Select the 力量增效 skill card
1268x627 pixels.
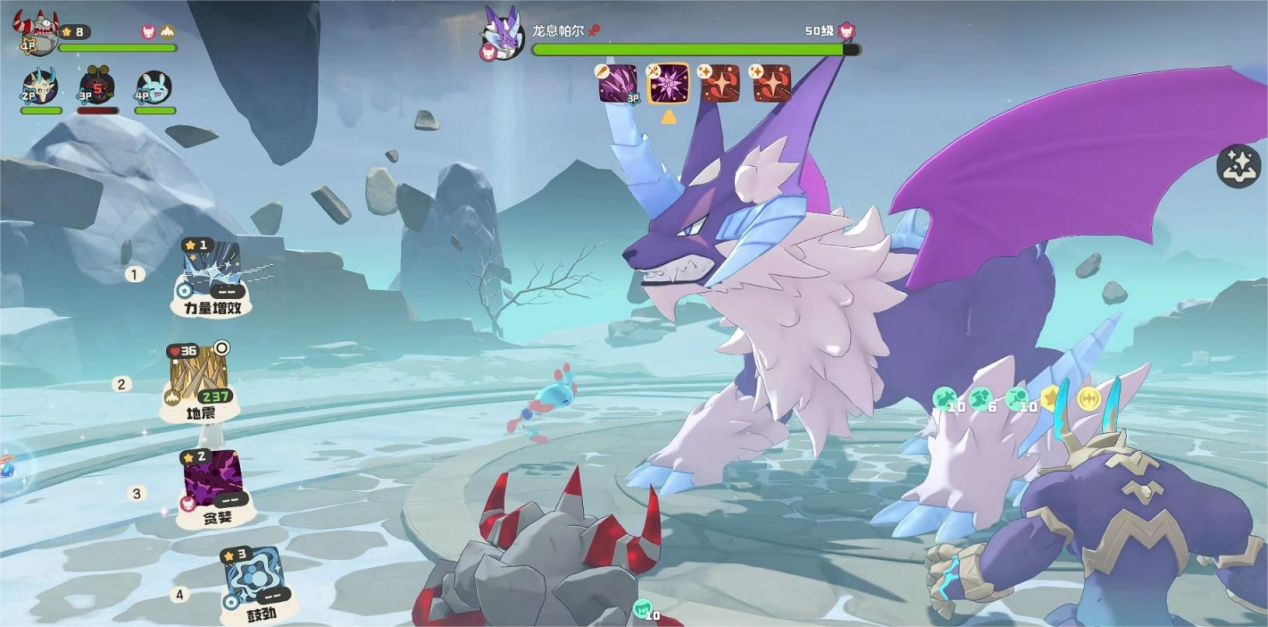click(211, 272)
